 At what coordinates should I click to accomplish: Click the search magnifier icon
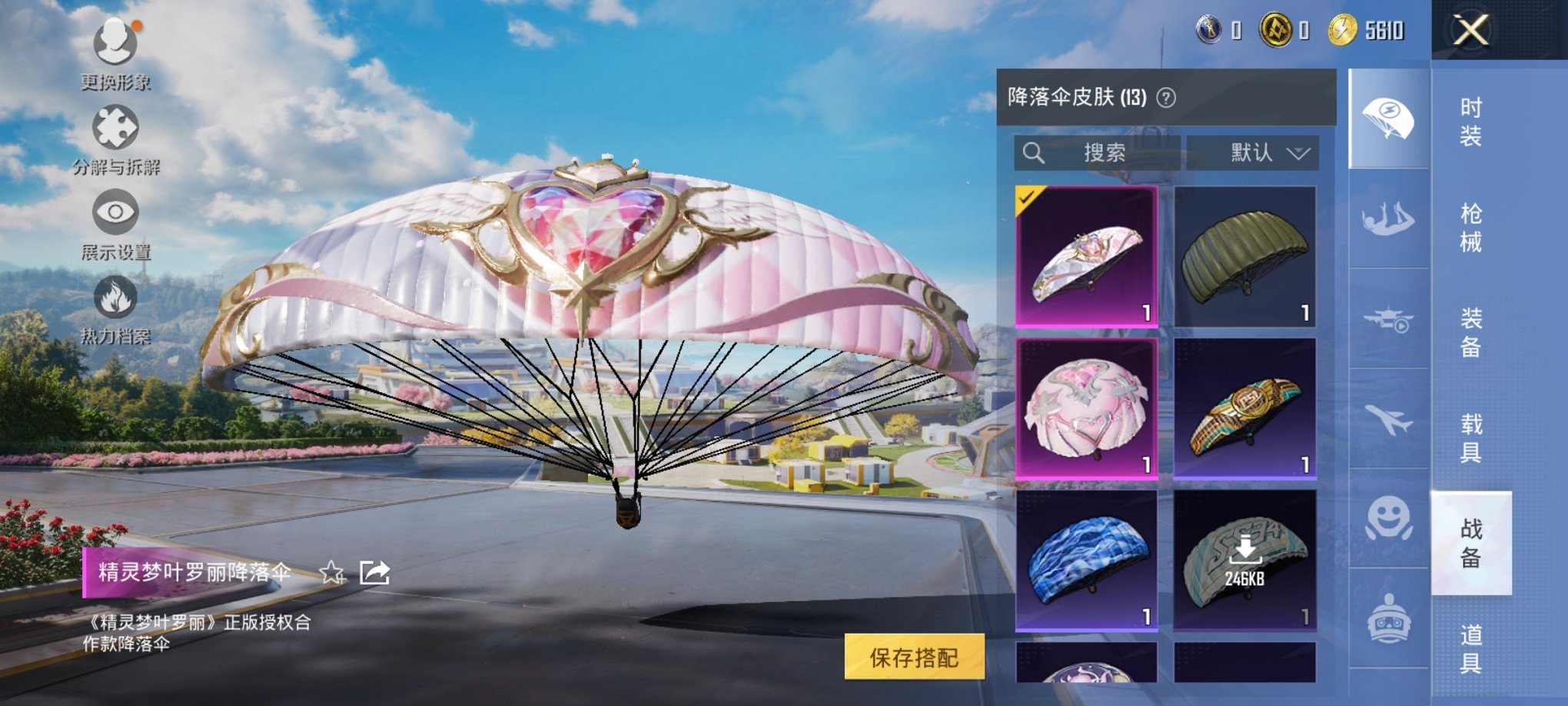click(x=1034, y=153)
